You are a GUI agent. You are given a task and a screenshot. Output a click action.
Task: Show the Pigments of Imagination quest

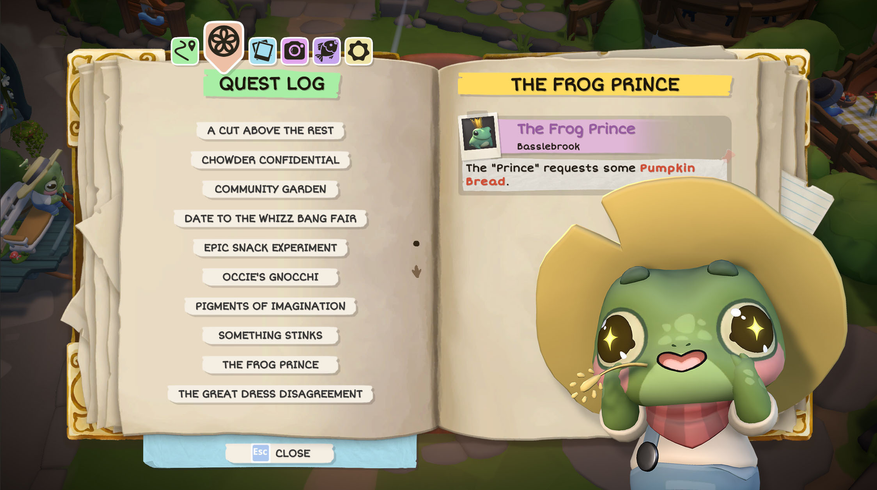270,306
